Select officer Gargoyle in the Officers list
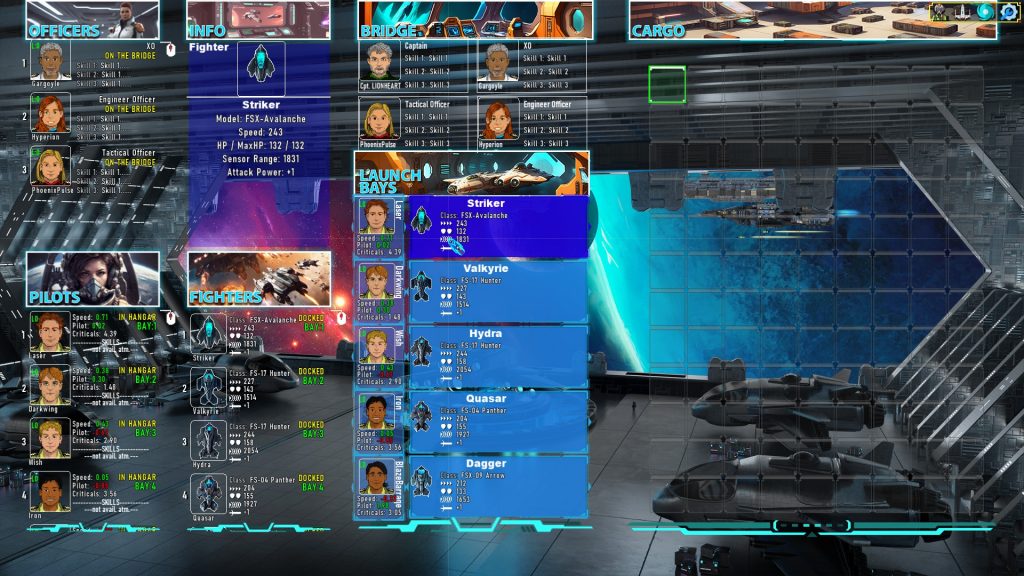Screen dimensions: 1024x576 click(49, 62)
